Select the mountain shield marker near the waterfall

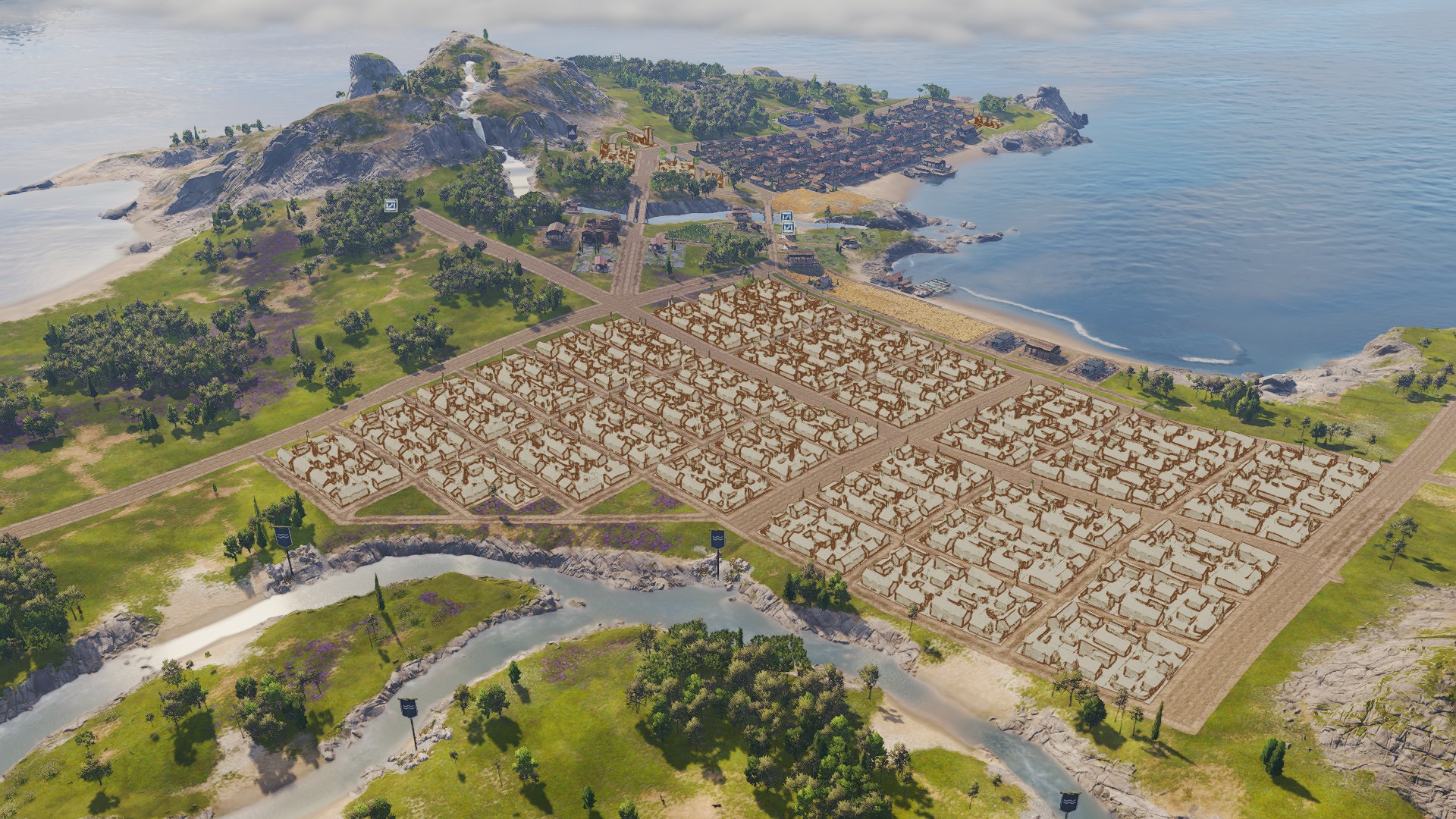[572, 130]
